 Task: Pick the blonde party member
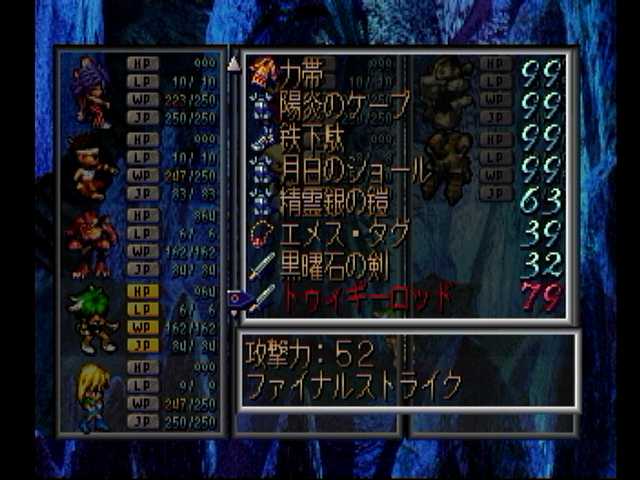click(92, 397)
